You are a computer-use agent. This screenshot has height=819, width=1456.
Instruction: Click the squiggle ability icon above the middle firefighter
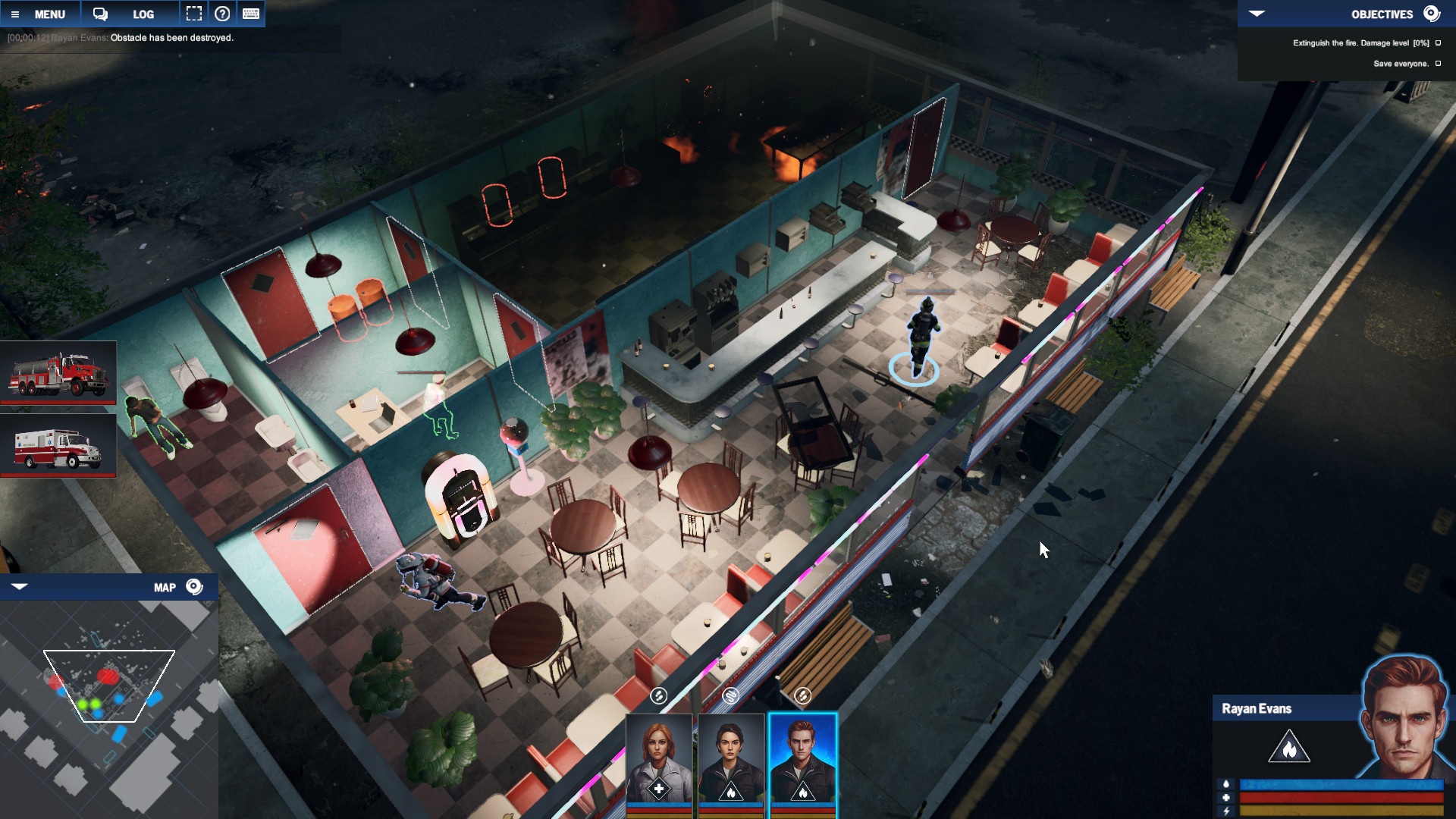click(731, 694)
